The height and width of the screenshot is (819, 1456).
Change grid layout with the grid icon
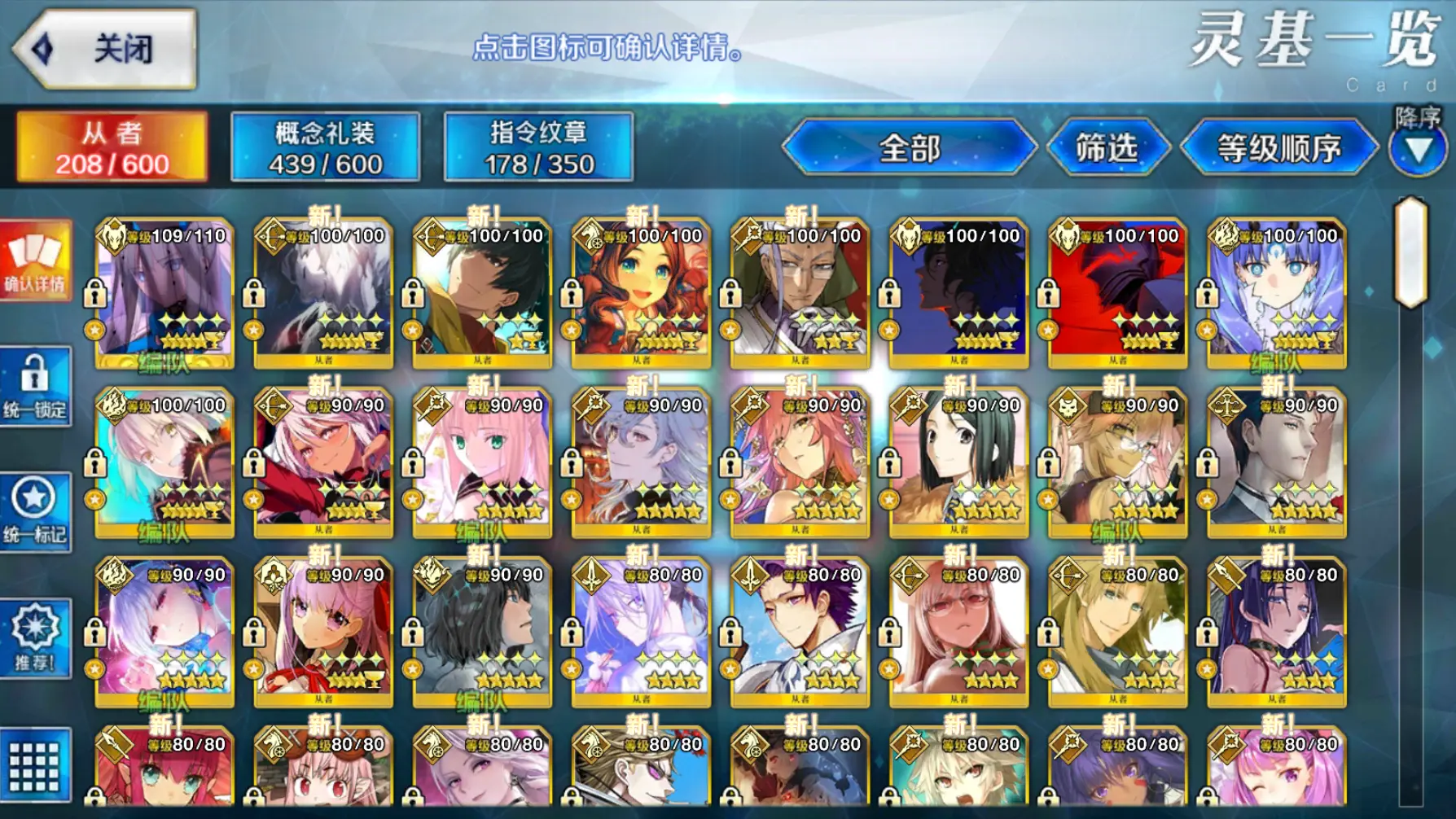click(x=35, y=765)
